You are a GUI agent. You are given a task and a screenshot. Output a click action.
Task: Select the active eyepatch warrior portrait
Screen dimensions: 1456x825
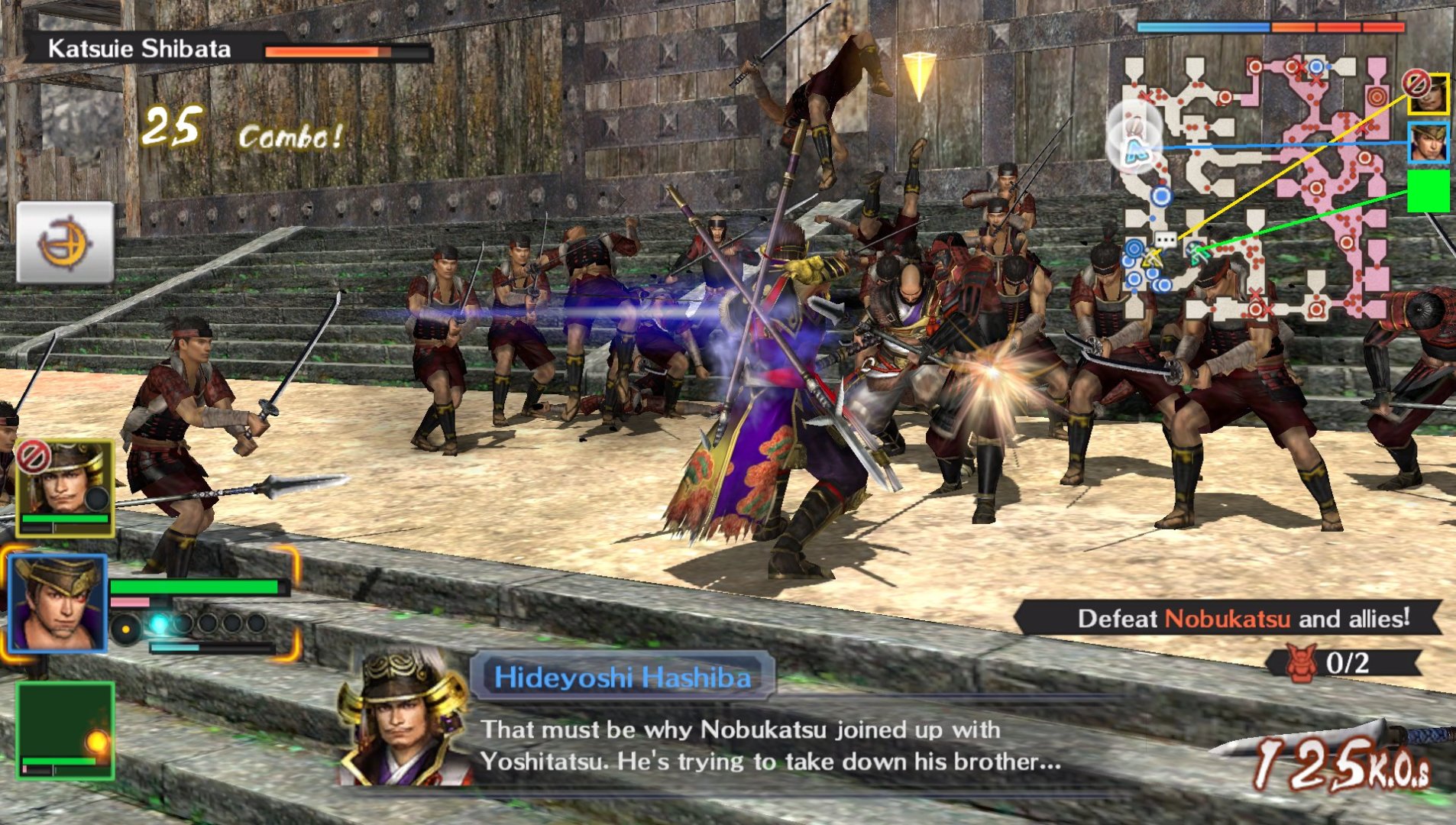[x=59, y=603]
